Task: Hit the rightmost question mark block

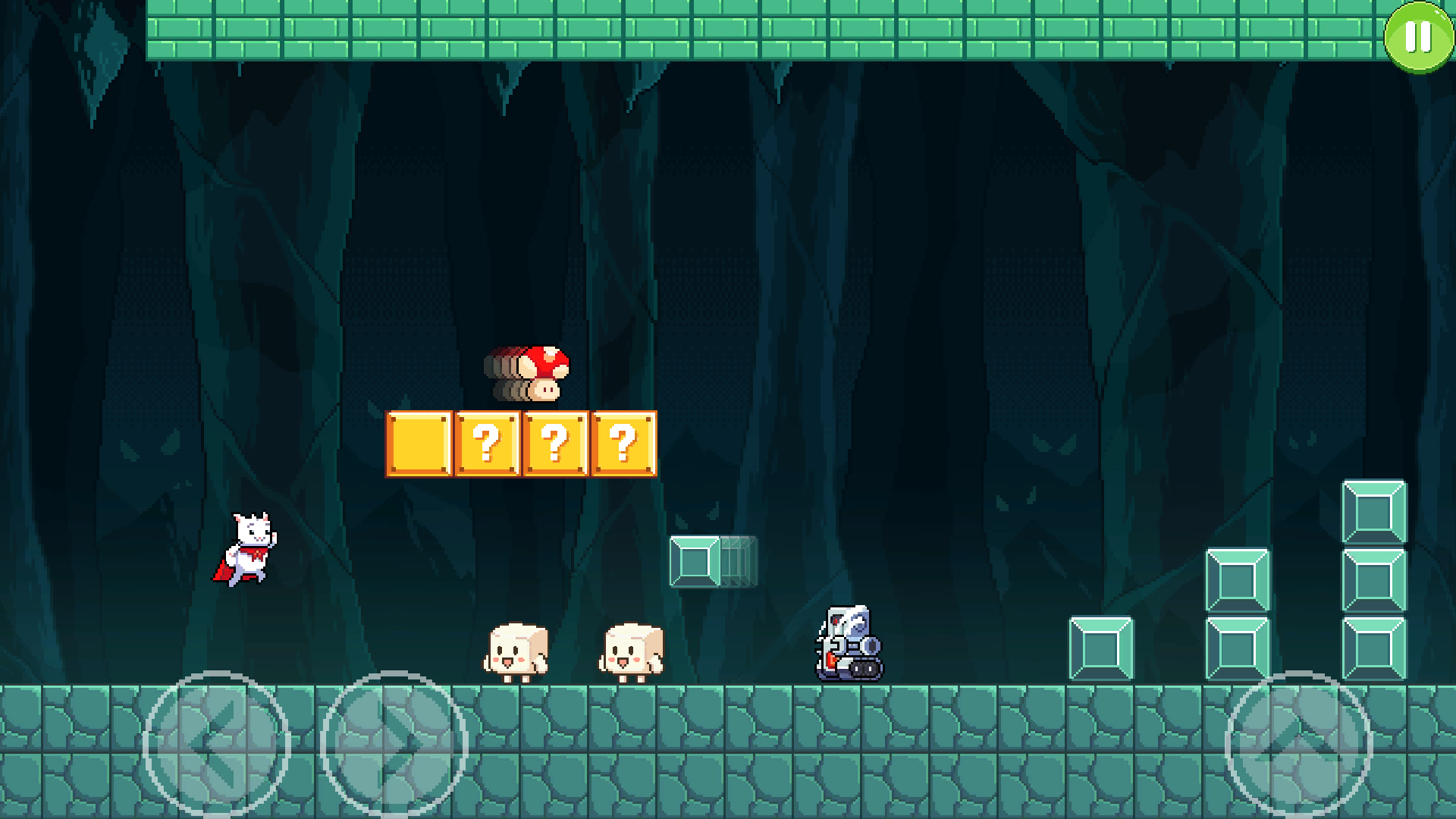Action: click(622, 444)
